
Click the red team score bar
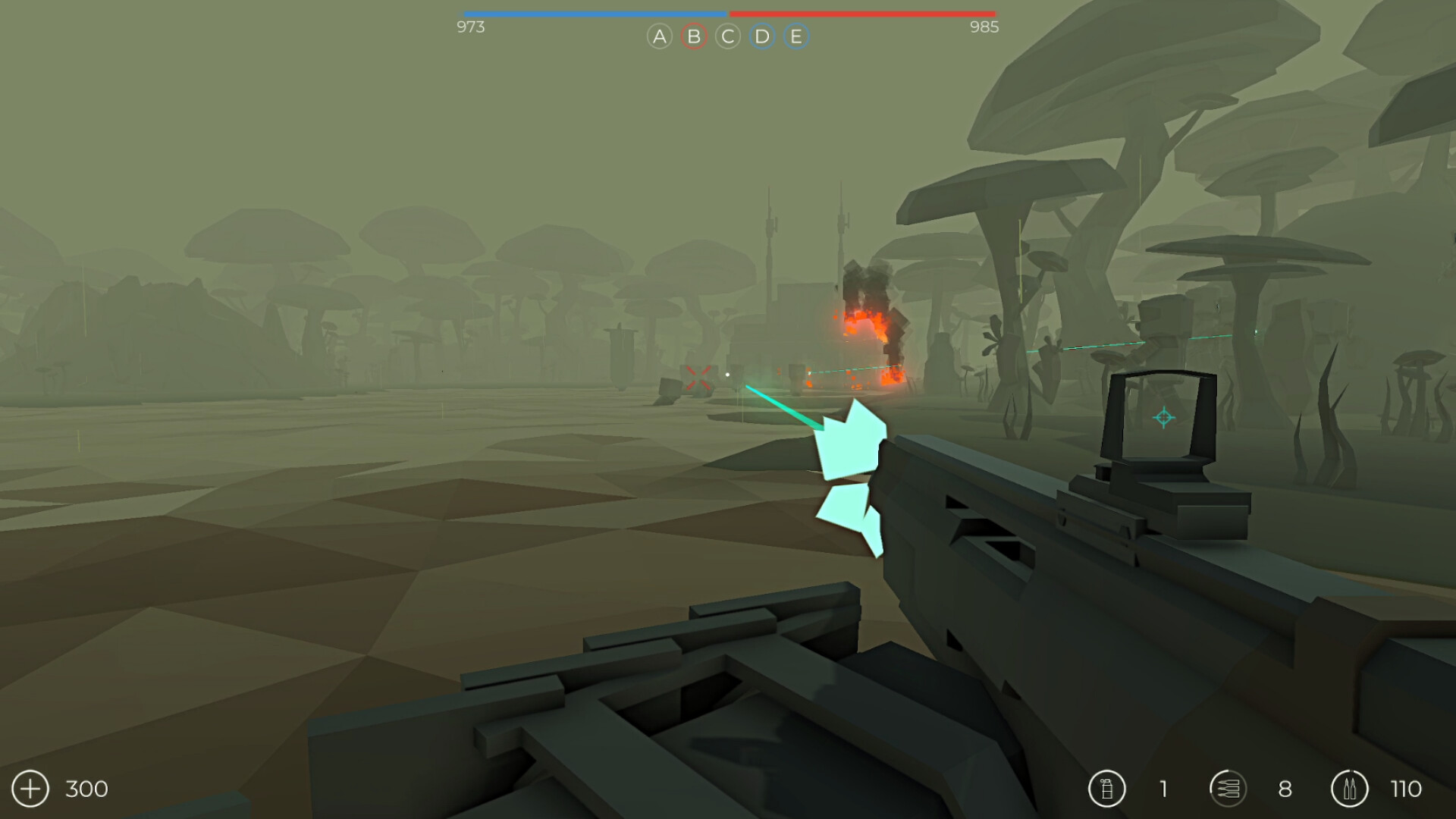click(x=864, y=13)
